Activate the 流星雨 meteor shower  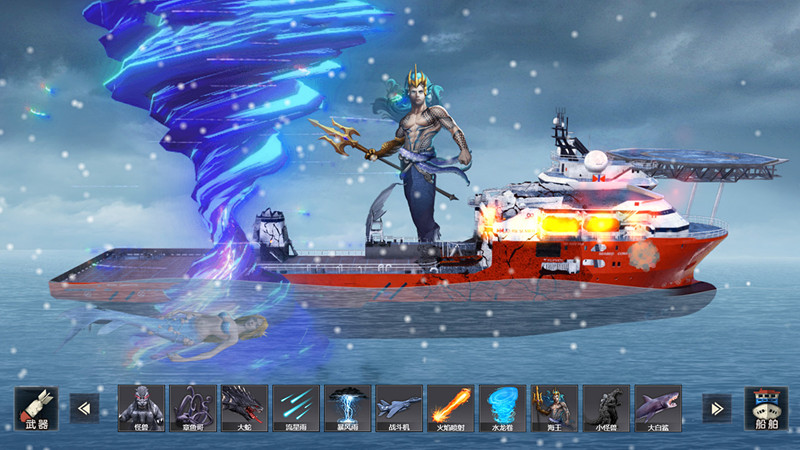click(x=296, y=408)
